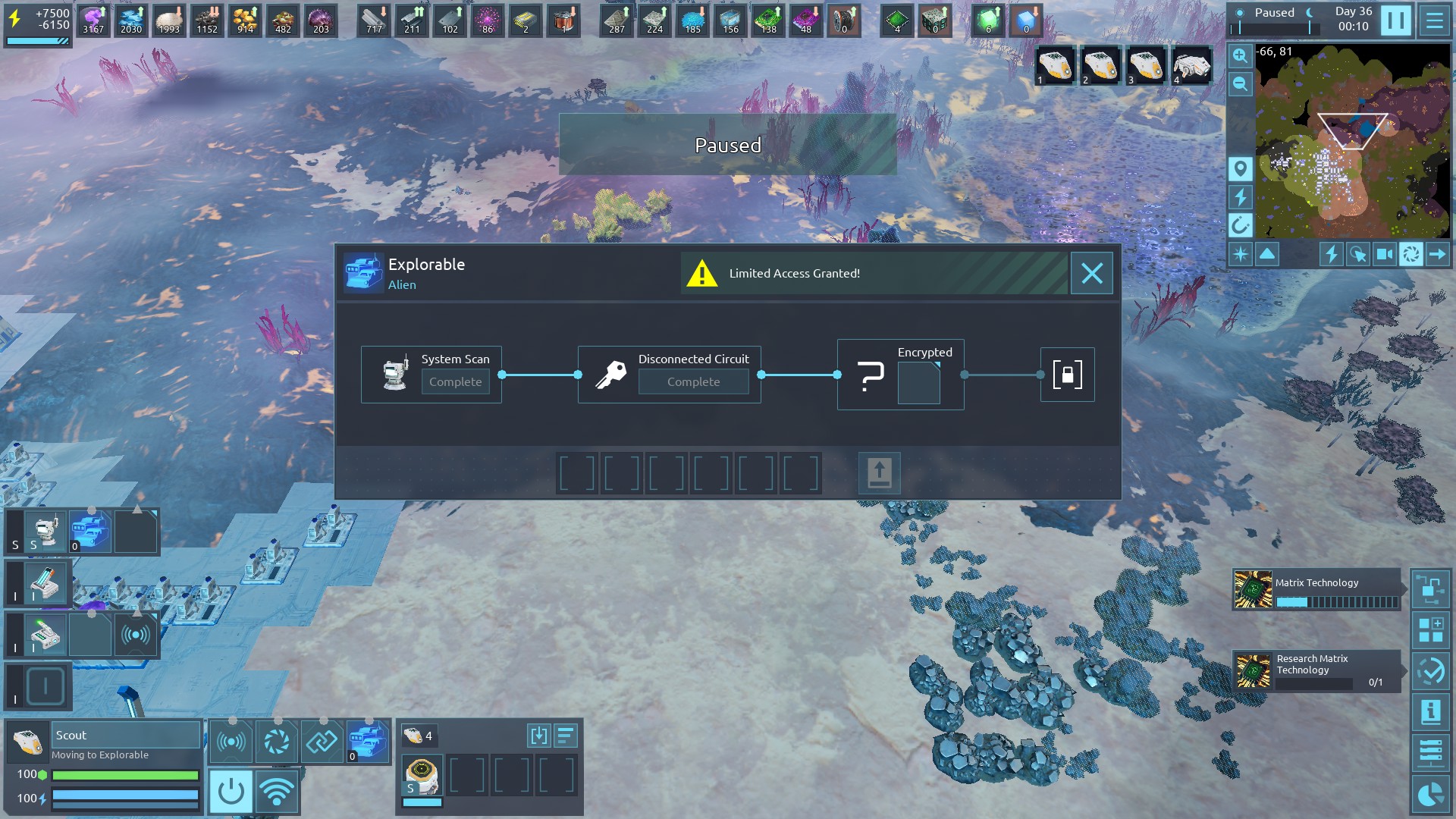The height and width of the screenshot is (819, 1456).
Task: Zoom out the minimap with the minus magnifier
Action: tap(1240, 83)
